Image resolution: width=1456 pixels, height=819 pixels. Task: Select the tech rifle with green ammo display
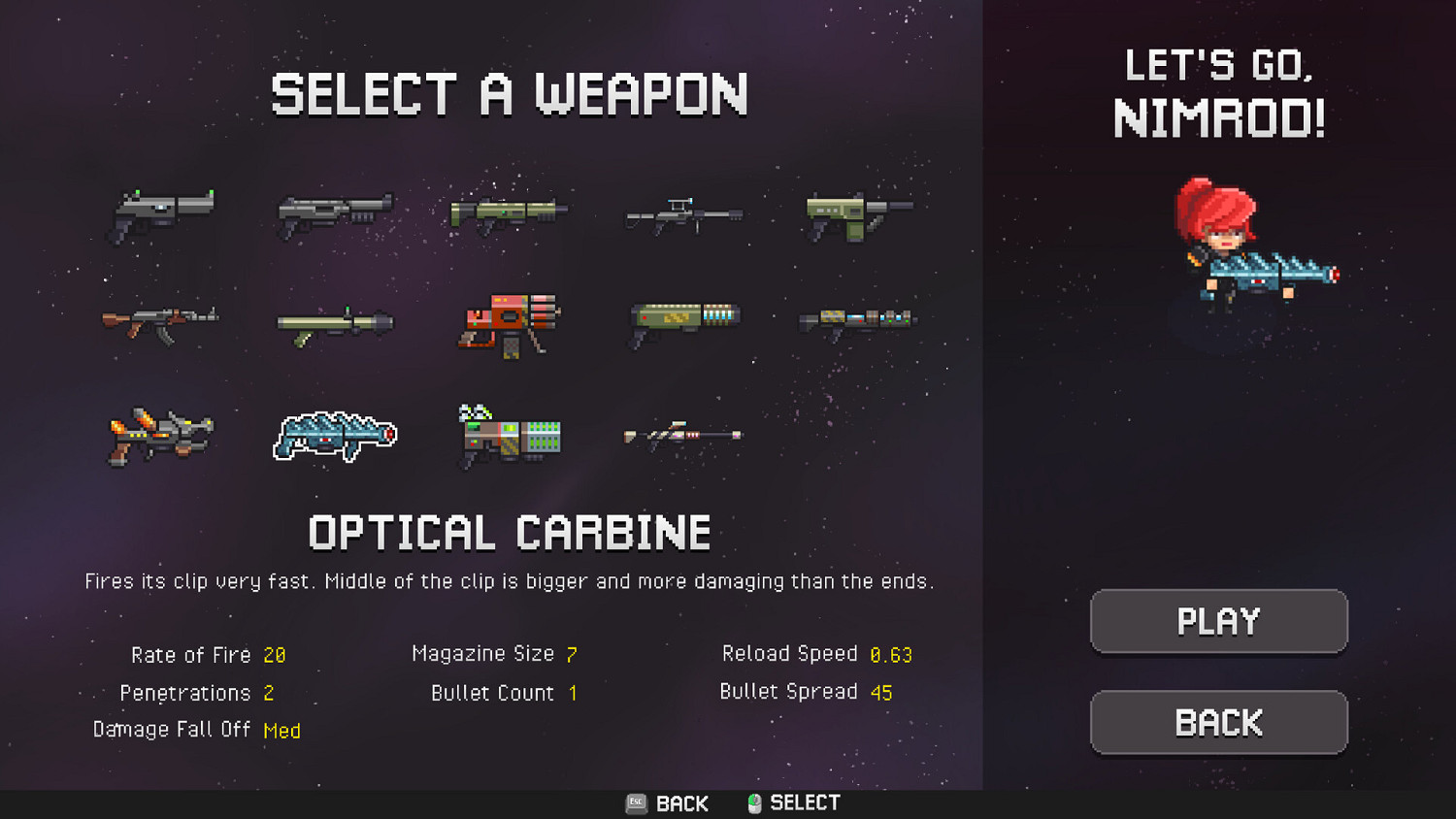point(508,437)
